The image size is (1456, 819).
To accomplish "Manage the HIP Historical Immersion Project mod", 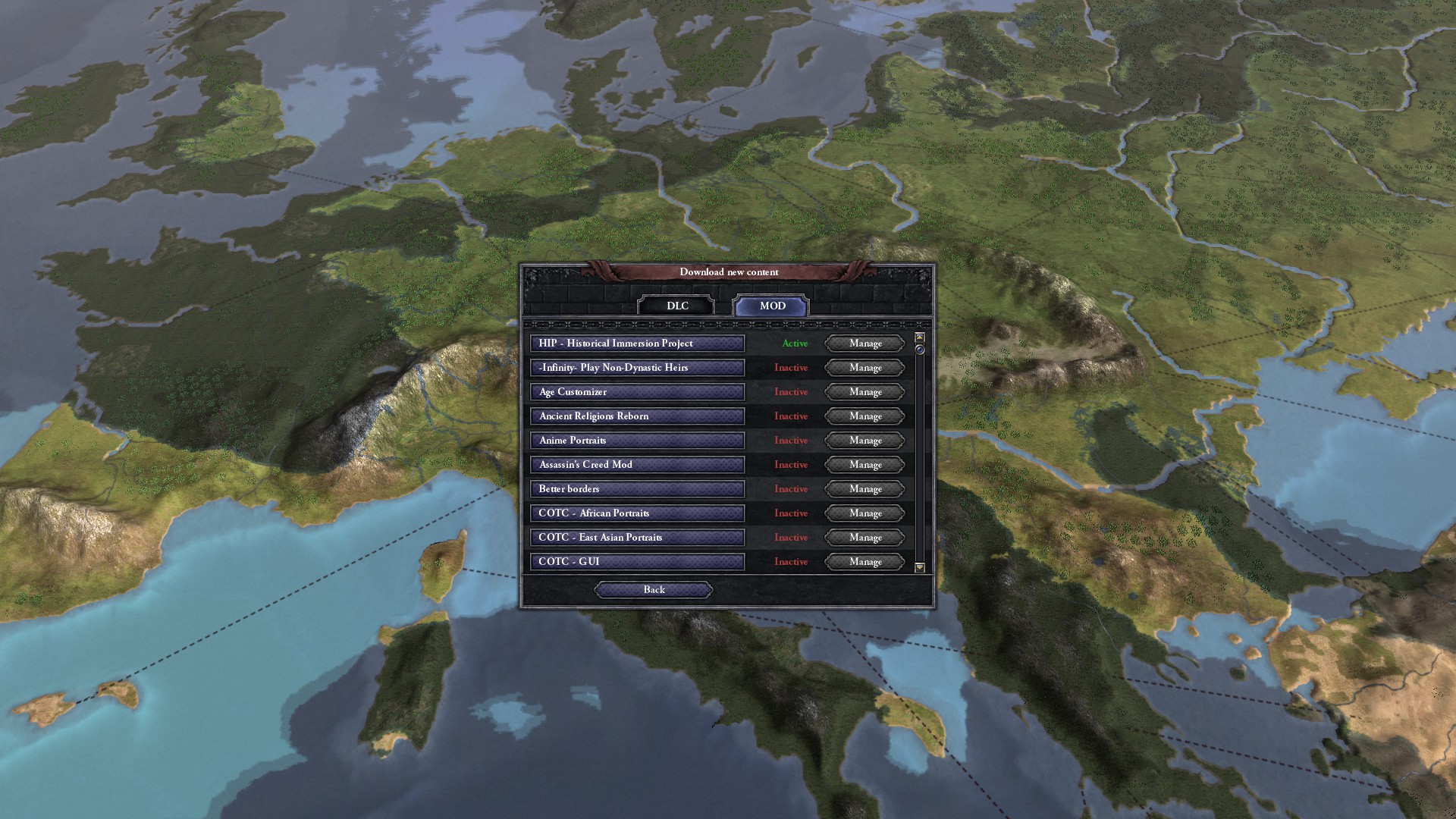I will point(865,344).
